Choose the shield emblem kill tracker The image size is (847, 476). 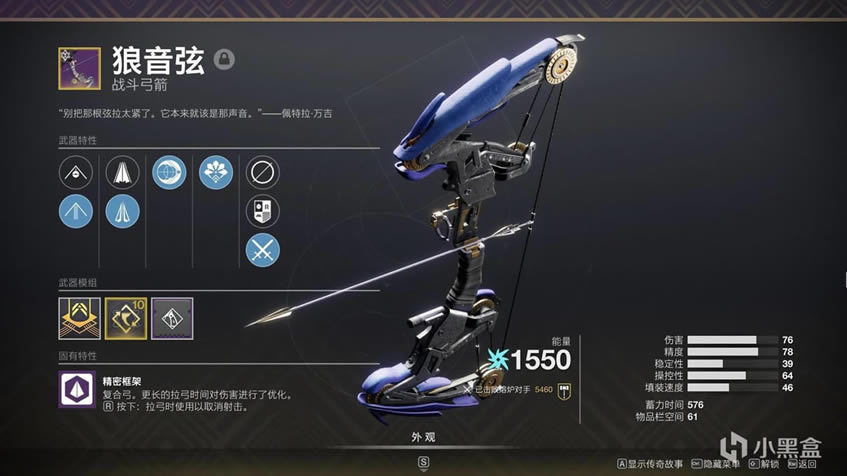pyautogui.click(x=262, y=210)
